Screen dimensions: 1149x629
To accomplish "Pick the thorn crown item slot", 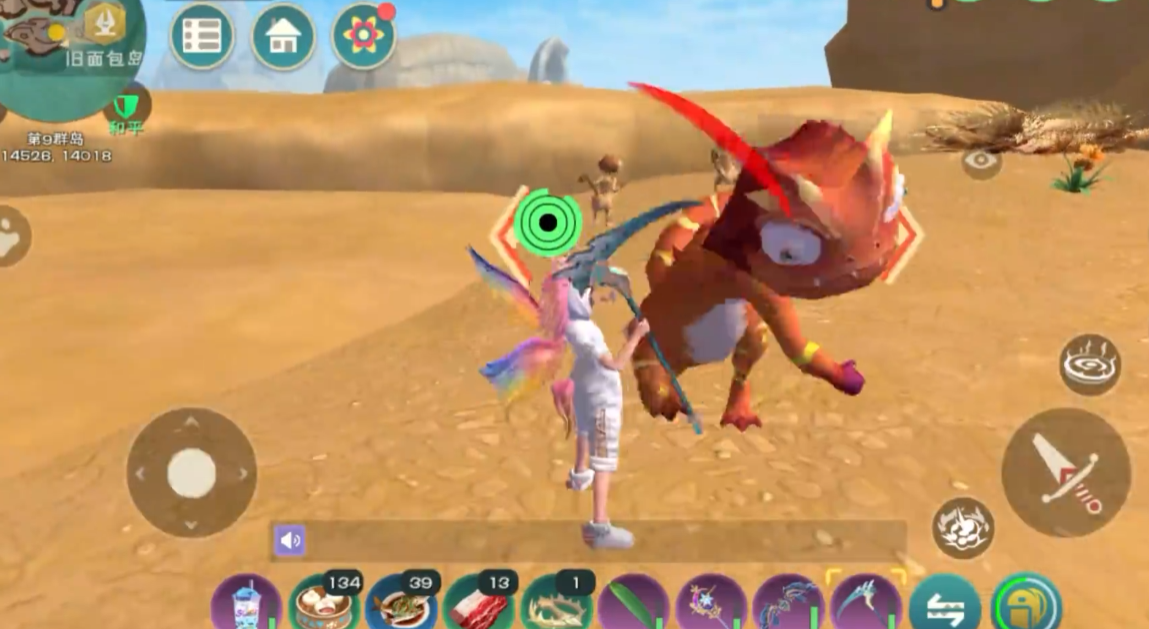I will coord(556,604).
